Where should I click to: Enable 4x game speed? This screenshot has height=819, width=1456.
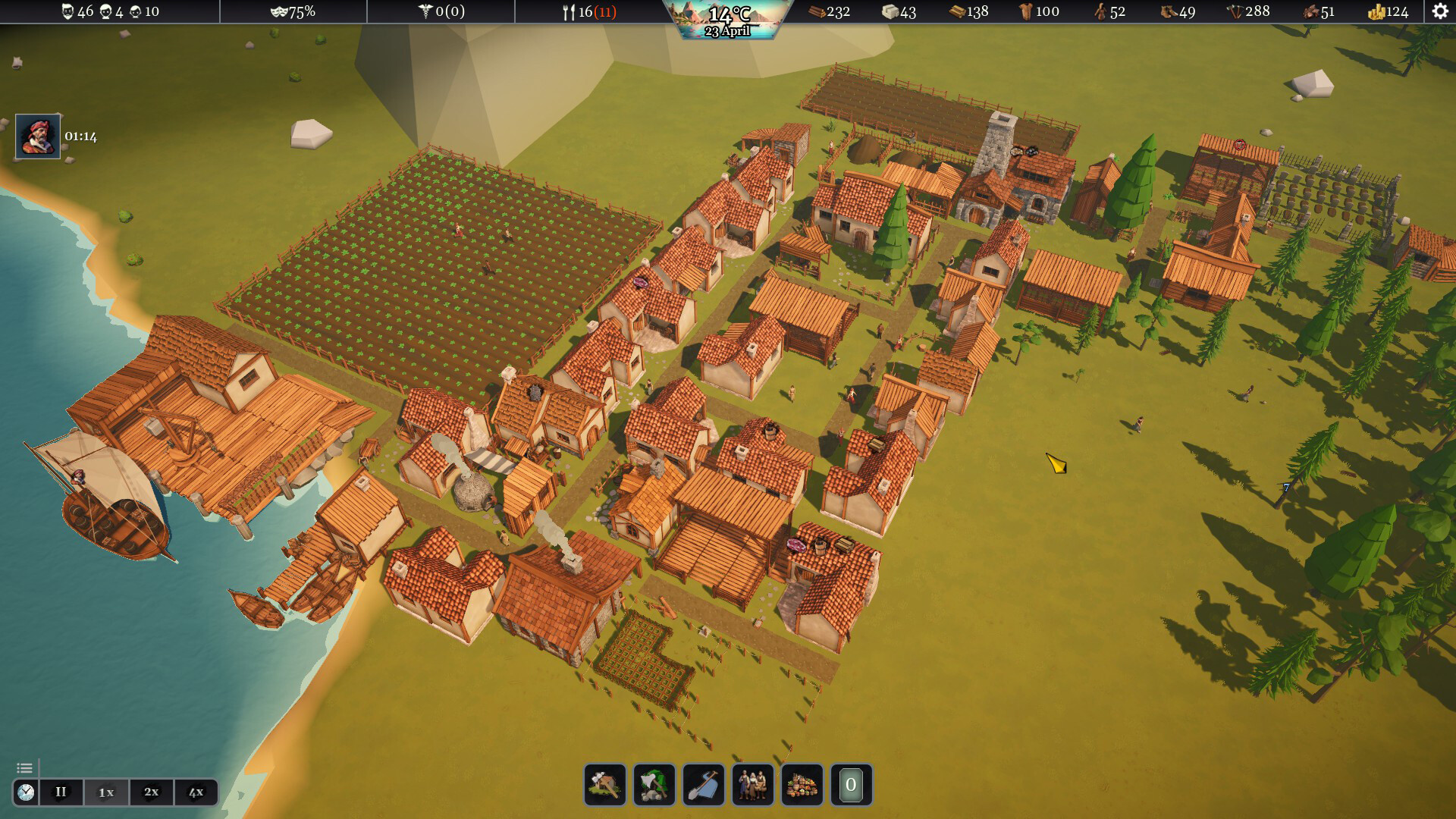tap(196, 792)
